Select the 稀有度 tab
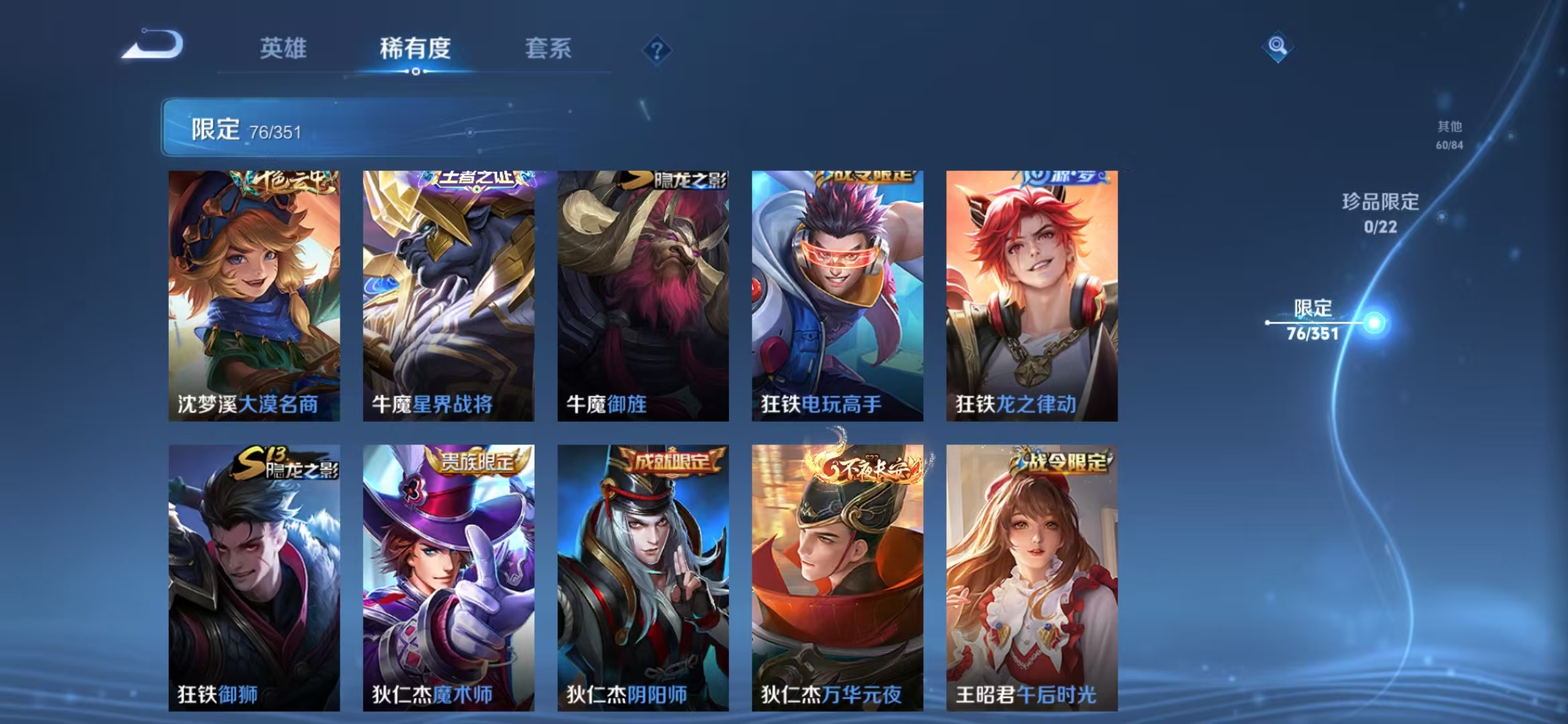The width and height of the screenshot is (1568, 724). point(415,48)
